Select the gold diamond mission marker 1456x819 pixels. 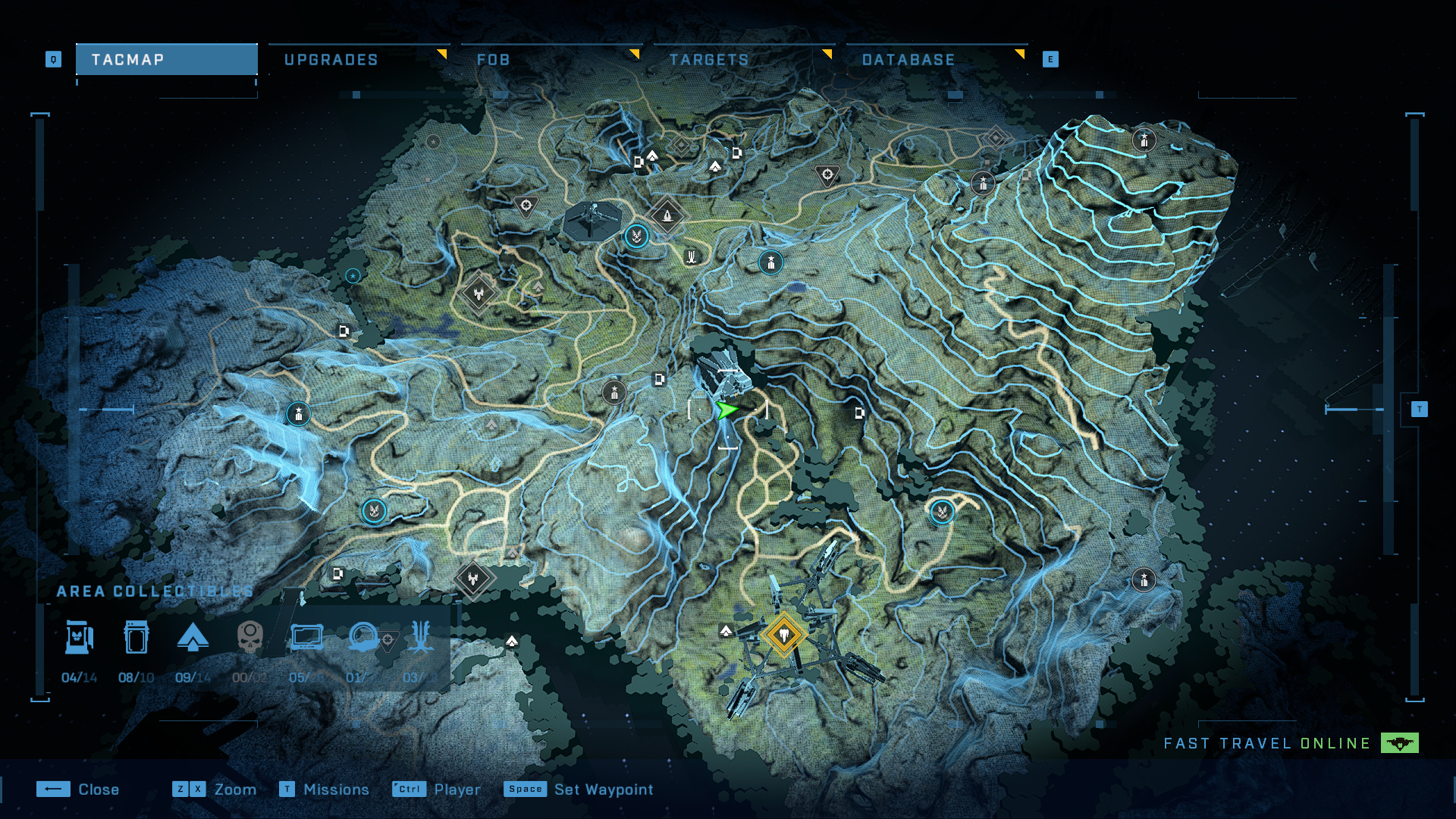pyautogui.click(x=783, y=634)
